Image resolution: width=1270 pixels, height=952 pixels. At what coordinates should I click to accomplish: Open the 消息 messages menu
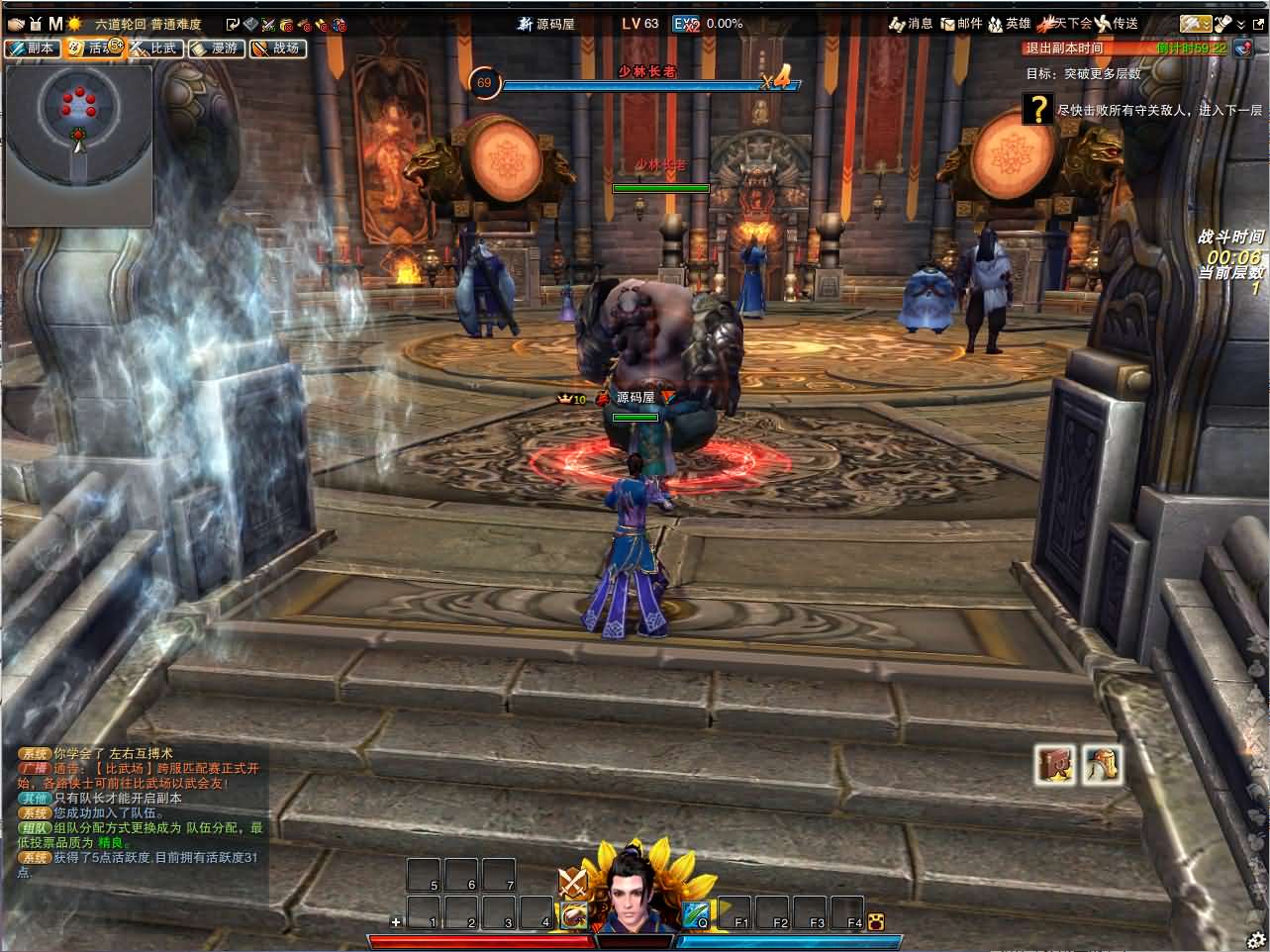coord(911,24)
